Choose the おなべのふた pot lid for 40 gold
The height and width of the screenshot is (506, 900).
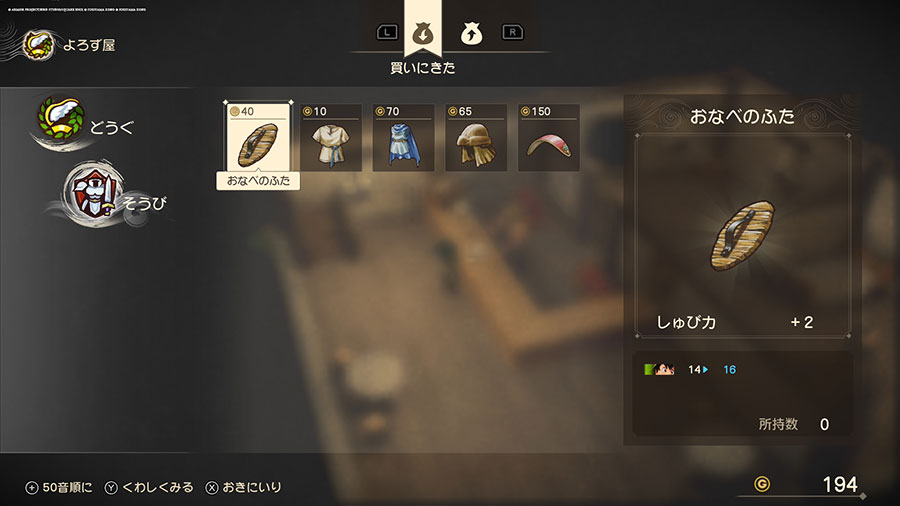pyautogui.click(x=259, y=139)
